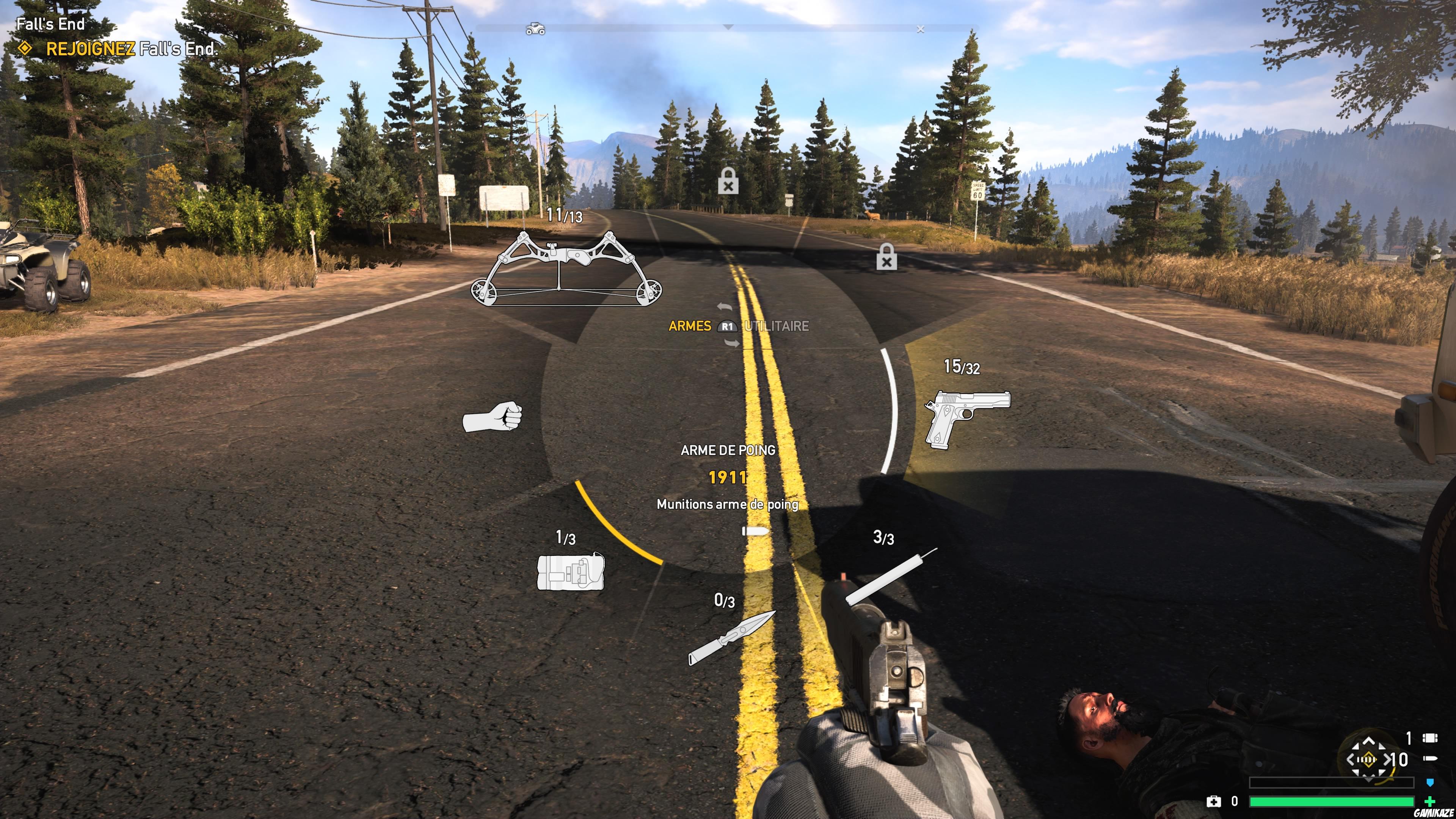Switch the wheel with the R1 toggle
Image resolution: width=1456 pixels, height=819 pixels.
click(x=728, y=326)
